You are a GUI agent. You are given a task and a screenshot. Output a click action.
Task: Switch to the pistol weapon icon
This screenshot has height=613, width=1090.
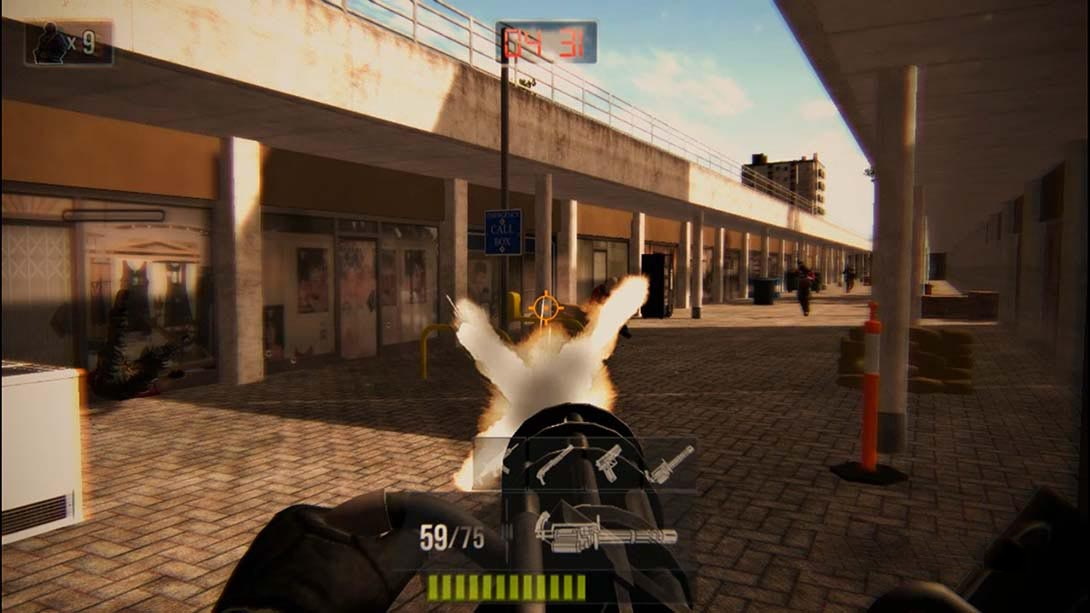click(608, 462)
